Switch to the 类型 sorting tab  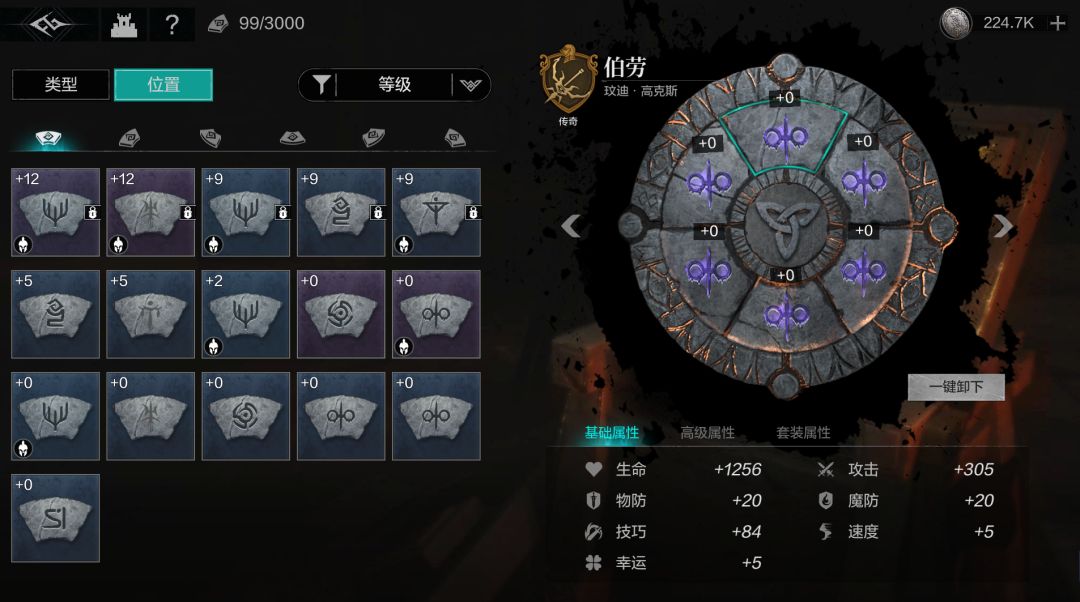[x=61, y=85]
